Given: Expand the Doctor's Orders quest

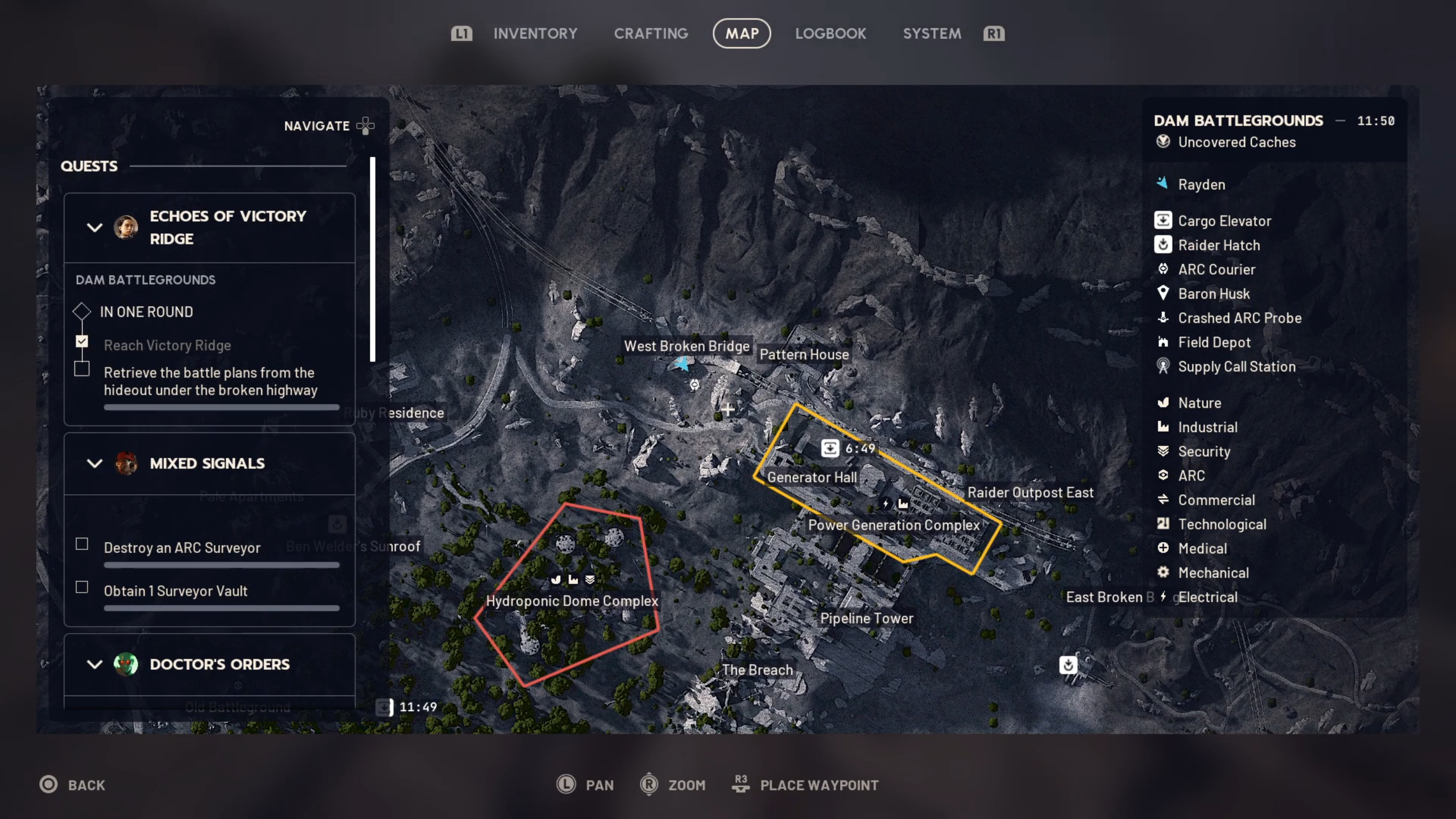Looking at the screenshot, I should [95, 664].
